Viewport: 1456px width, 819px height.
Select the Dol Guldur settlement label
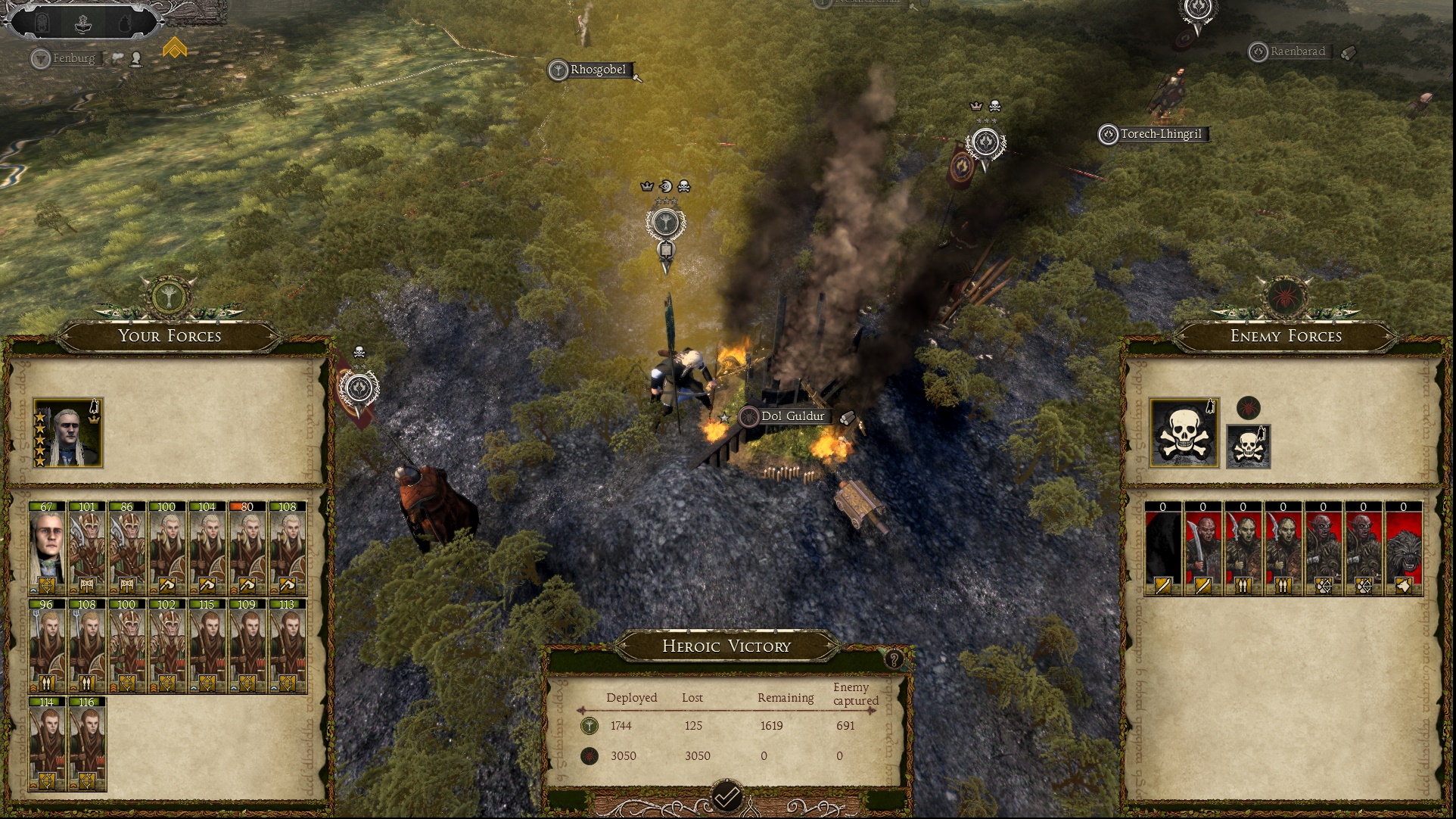click(x=792, y=416)
